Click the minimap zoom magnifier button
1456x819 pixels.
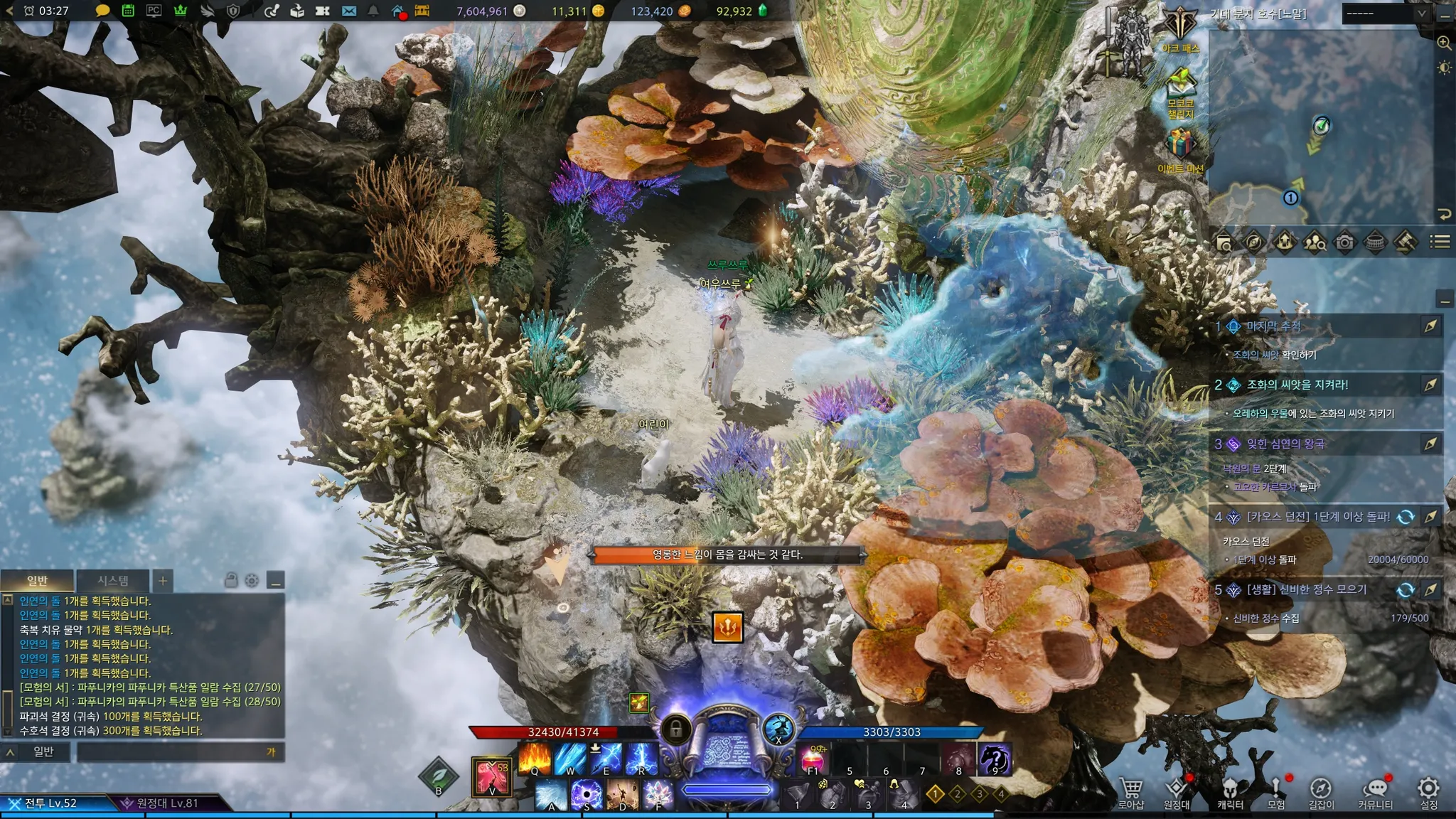(x=1444, y=43)
